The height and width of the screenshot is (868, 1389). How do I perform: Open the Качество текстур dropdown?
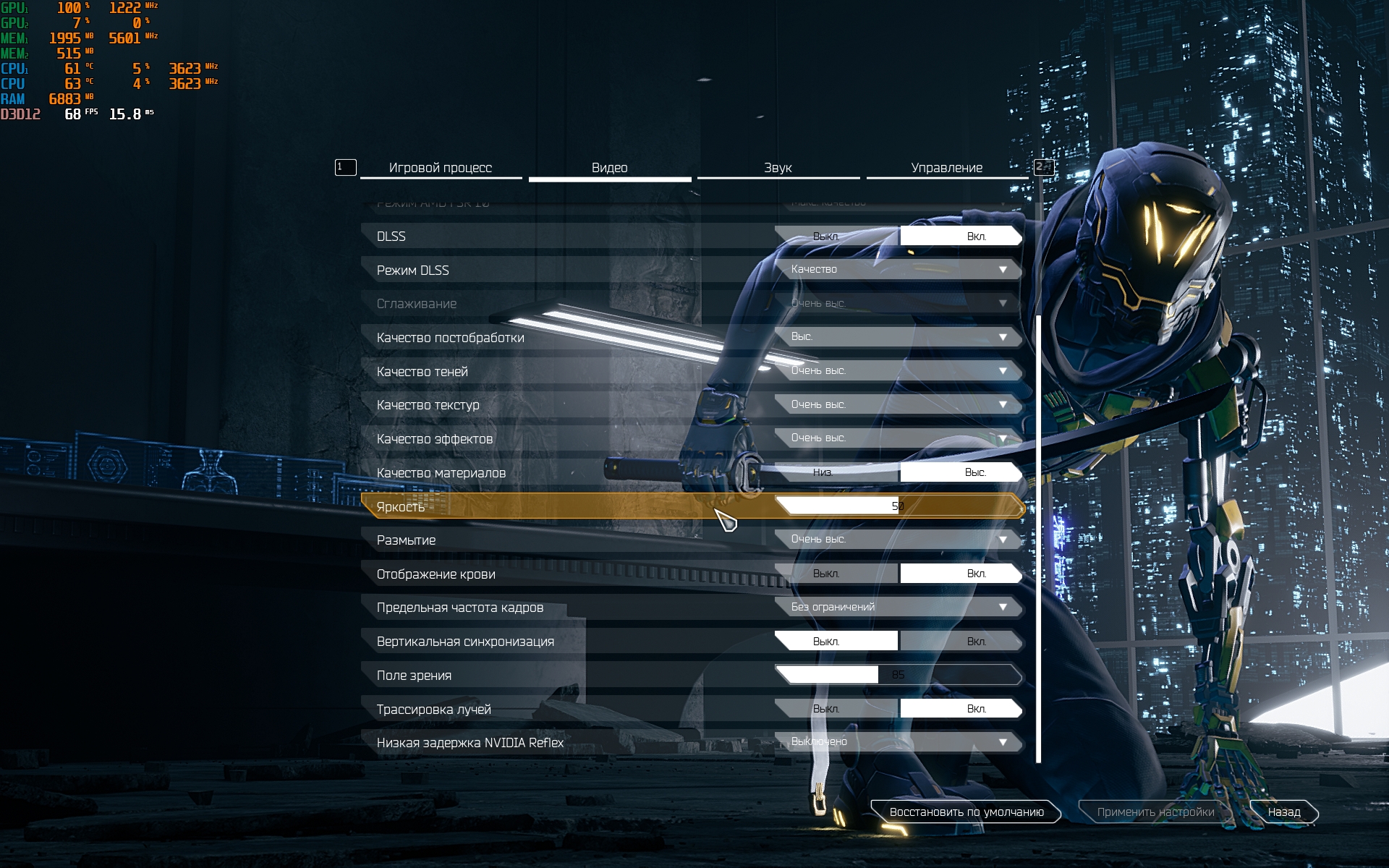(x=898, y=404)
